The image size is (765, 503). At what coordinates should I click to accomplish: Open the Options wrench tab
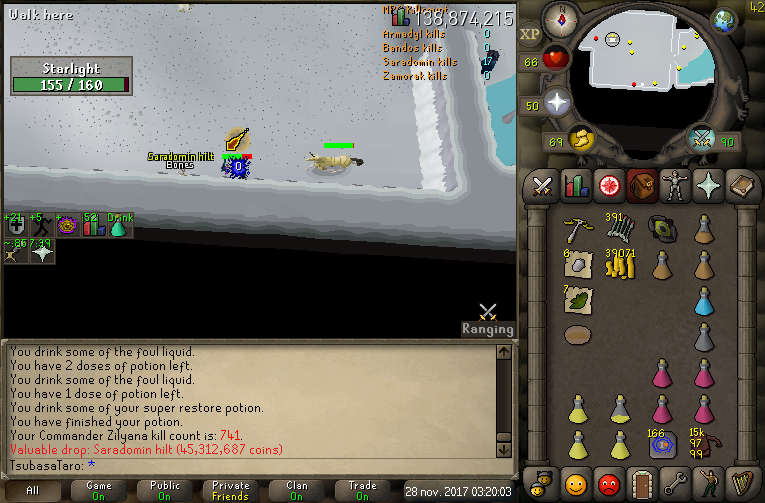click(x=675, y=483)
